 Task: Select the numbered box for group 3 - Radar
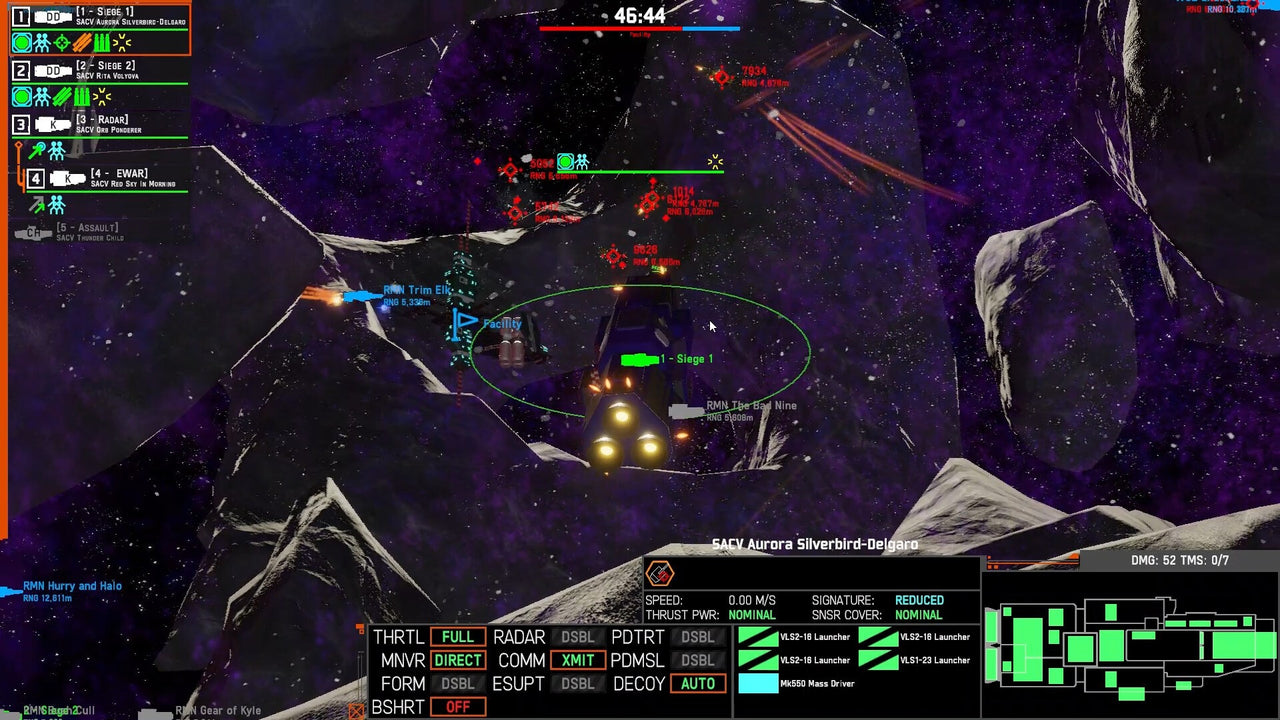[21, 123]
